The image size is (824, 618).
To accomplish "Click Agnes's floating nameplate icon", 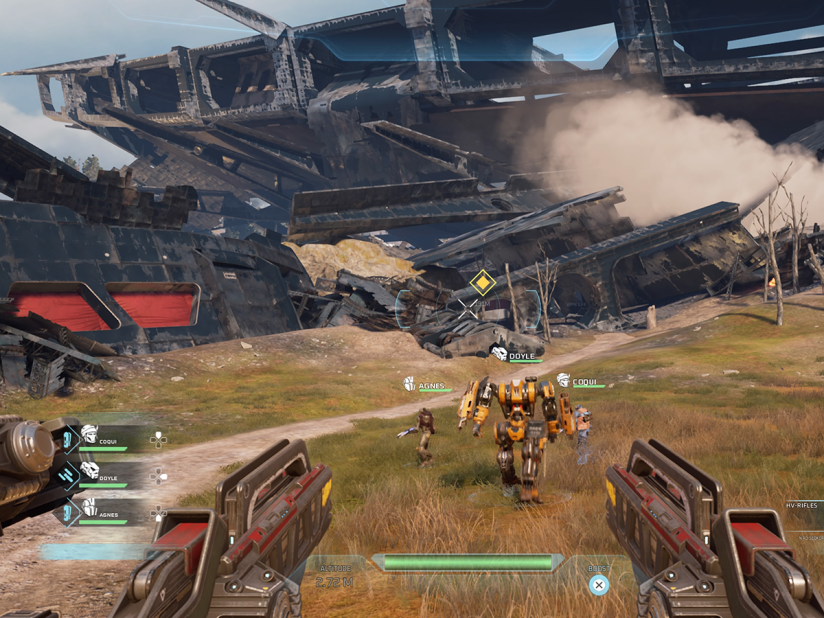I will coord(409,384).
